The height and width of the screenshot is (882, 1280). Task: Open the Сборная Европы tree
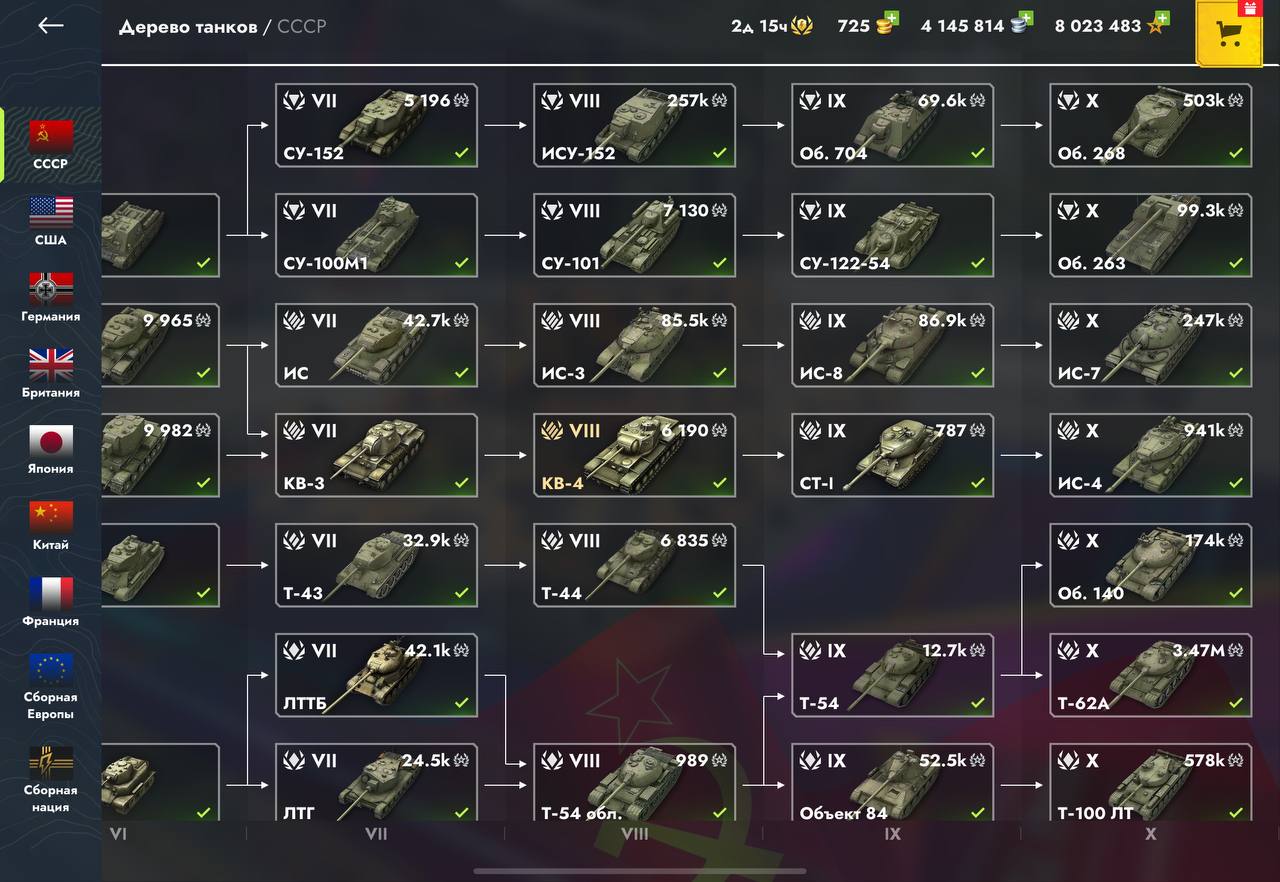tap(51, 686)
